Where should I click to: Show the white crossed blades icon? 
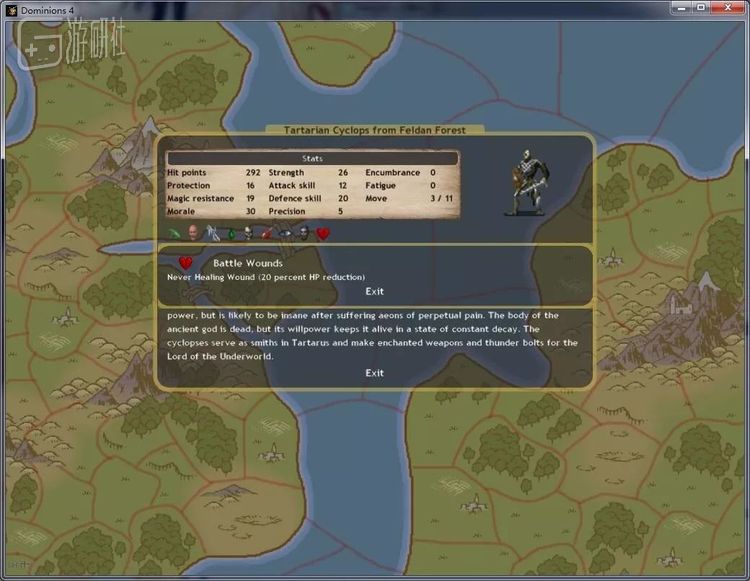[x=211, y=233]
